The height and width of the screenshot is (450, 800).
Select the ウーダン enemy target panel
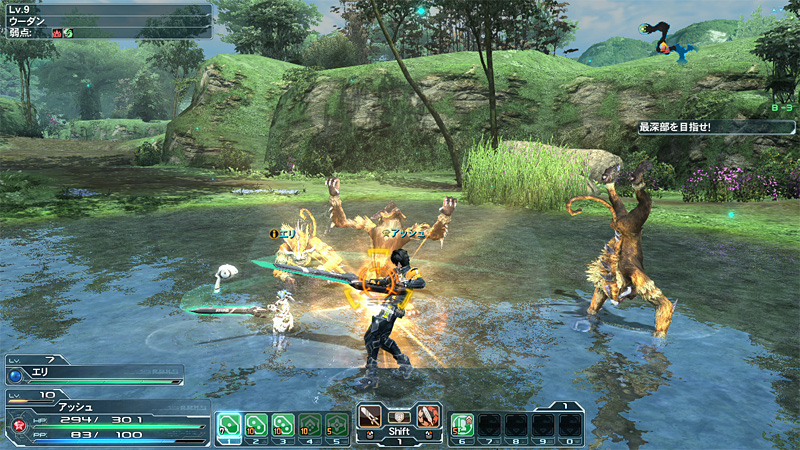pyautogui.click(x=105, y=20)
